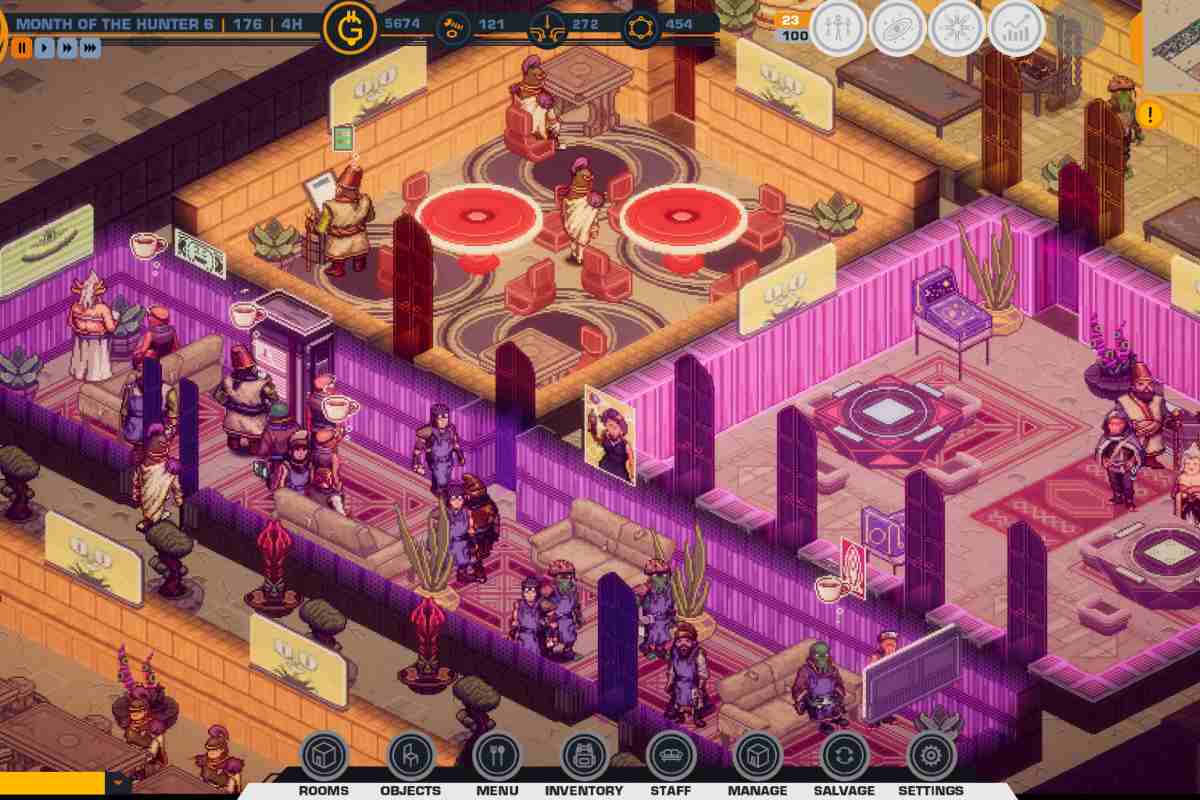Screen dimensions: 1200x800
Task: Click the yellow exclamation alert icon
Action: [1150, 114]
